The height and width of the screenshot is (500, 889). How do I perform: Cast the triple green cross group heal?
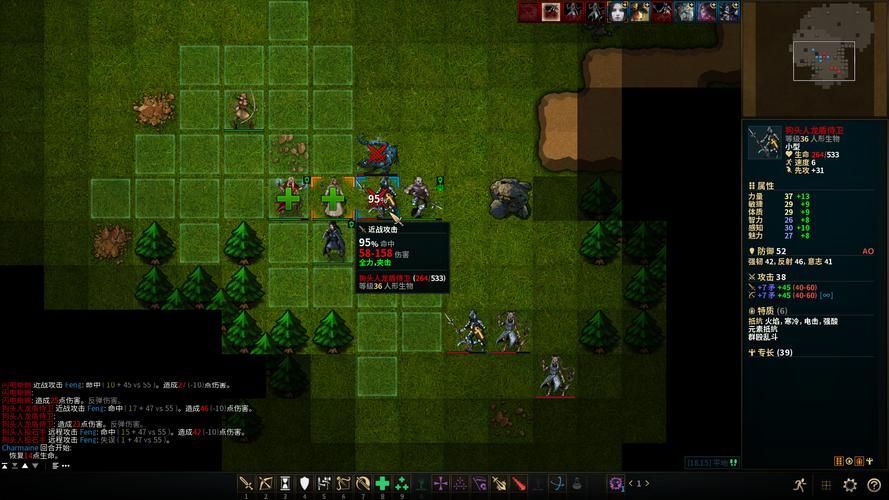[x=402, y=484]
